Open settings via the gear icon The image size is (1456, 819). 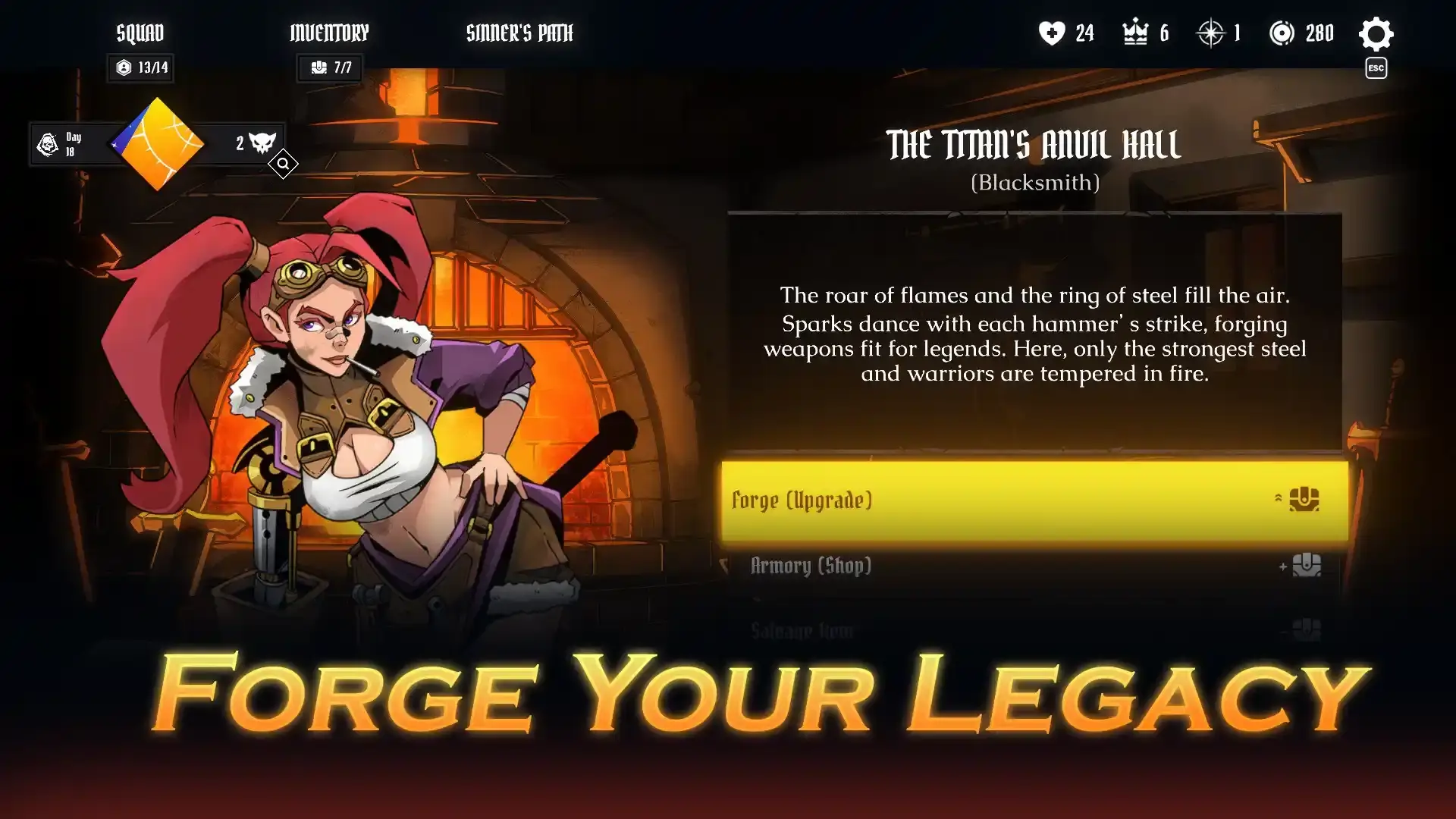coord(1376,34)
